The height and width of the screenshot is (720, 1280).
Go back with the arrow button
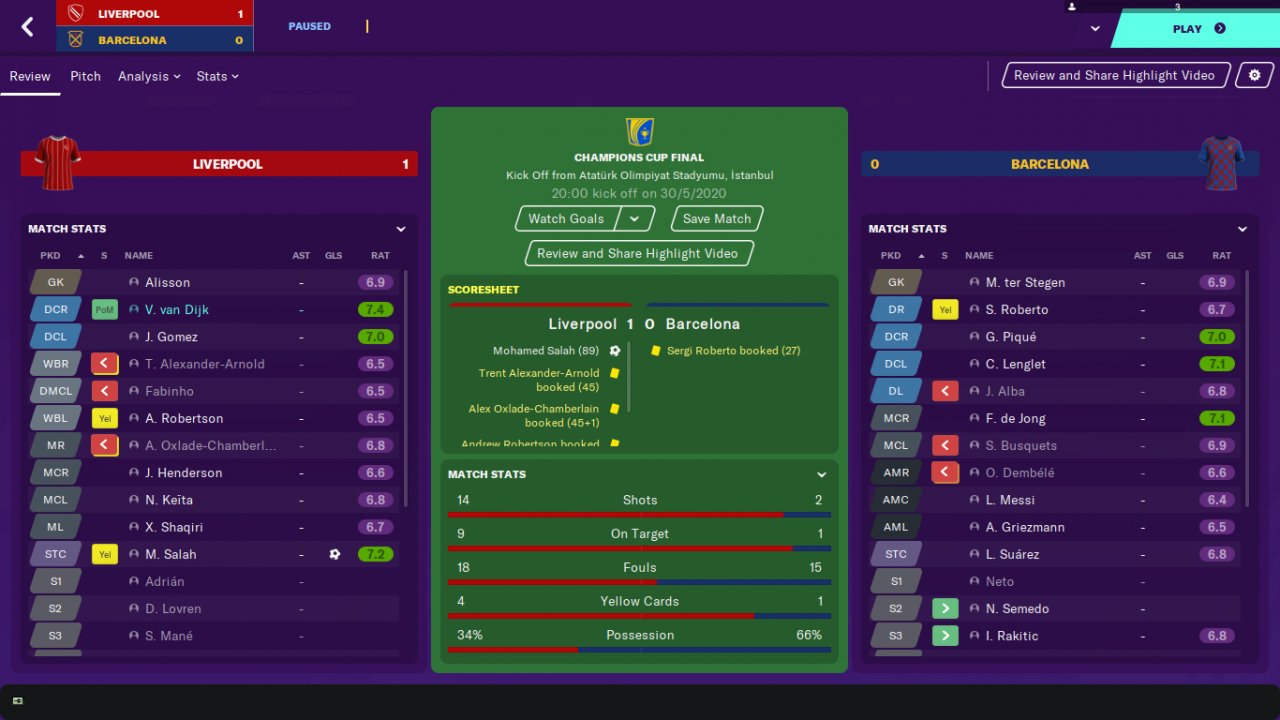pos(27,27)
